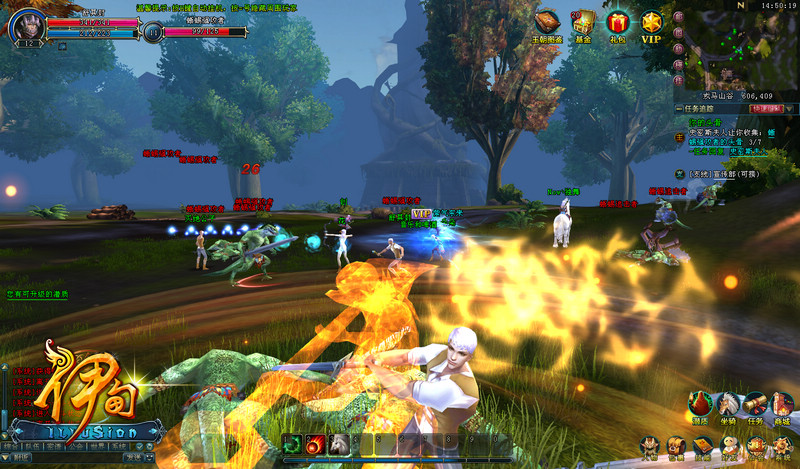
Task: Collapse the 任务追踪 quest tracker
Action: [680, 108]
